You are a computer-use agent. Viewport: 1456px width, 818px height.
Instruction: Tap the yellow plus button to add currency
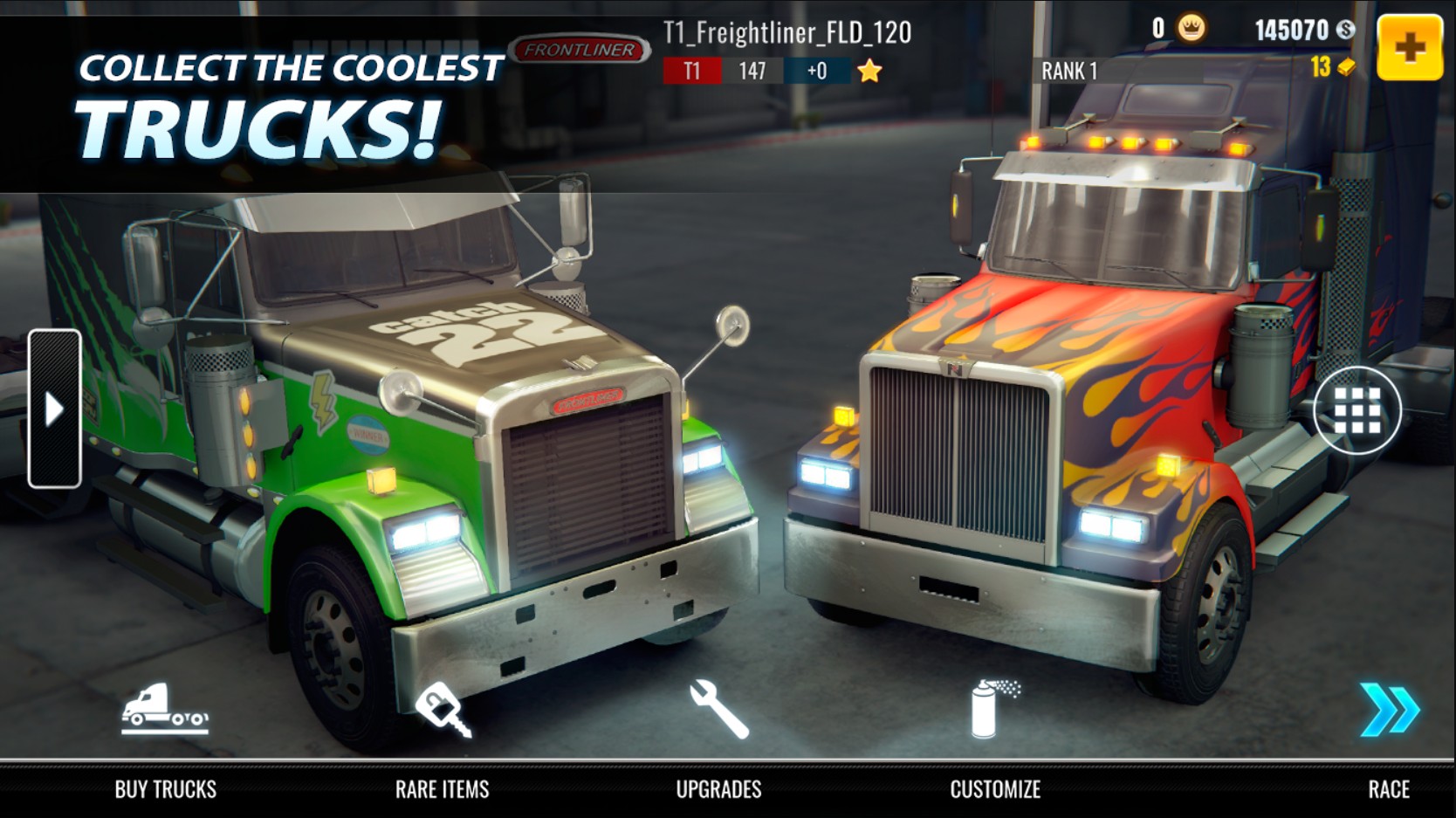click(1409, 48)
